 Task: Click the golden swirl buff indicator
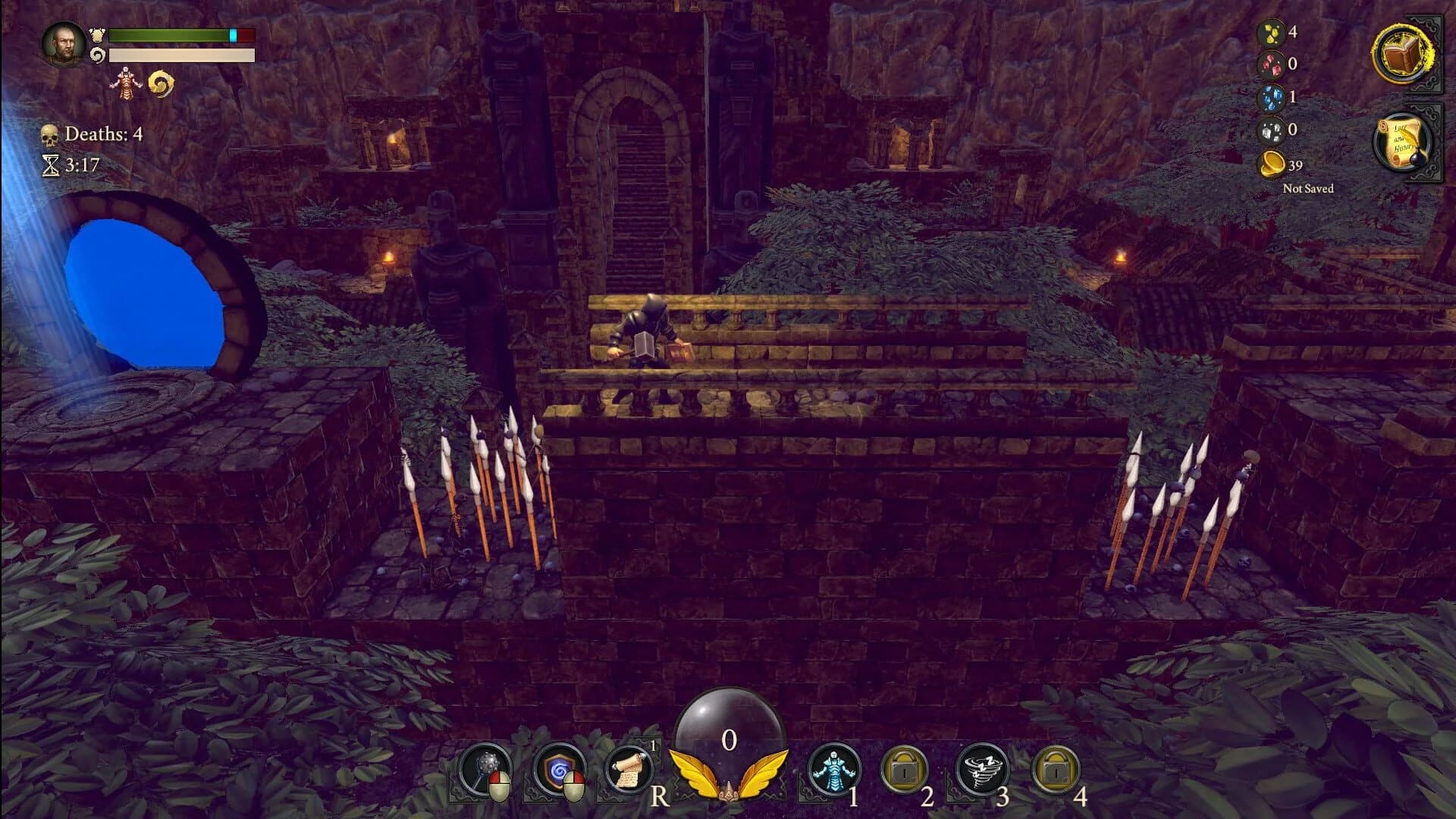click(162, 82)
